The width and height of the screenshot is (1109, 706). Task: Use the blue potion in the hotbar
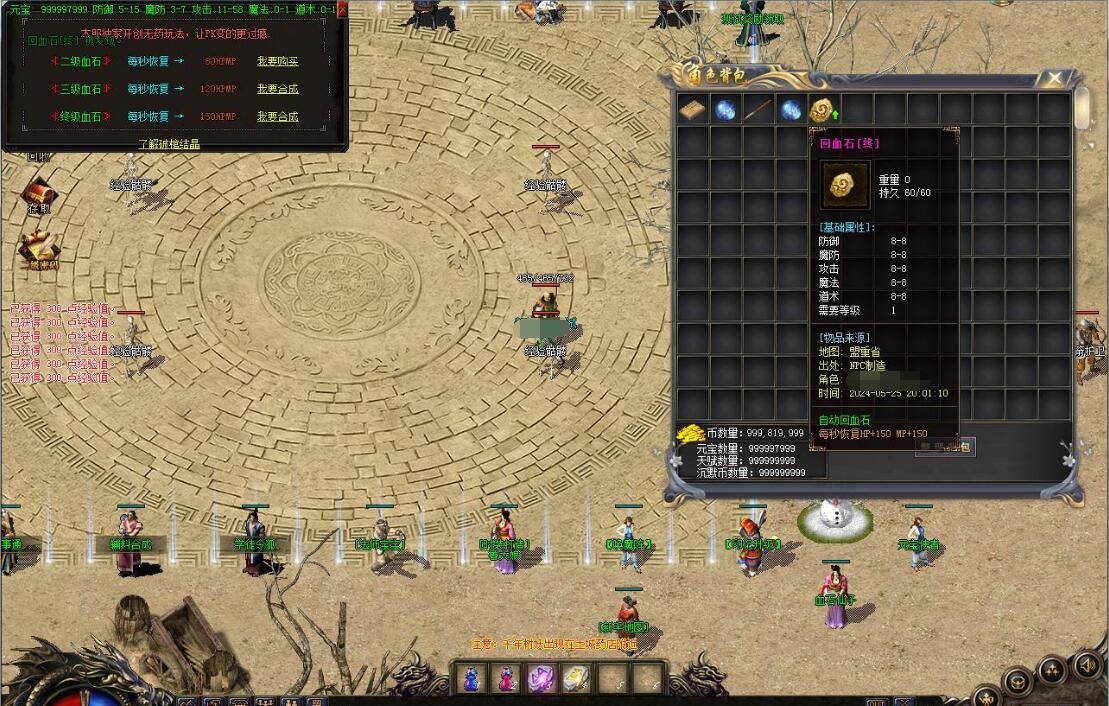pyautogui.click(x=470, y=678)
